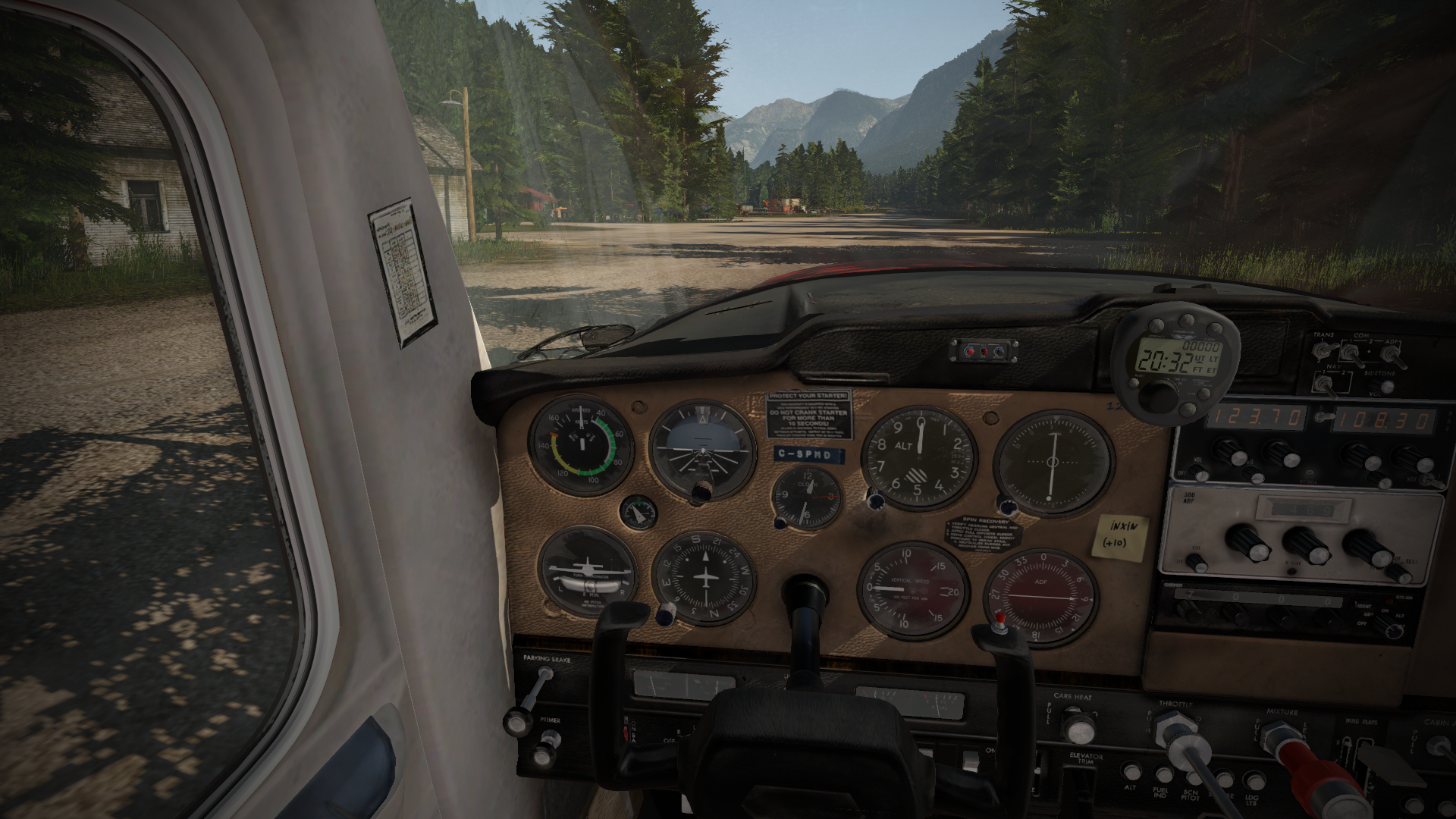Toggle the ALT switch

pyautogui.click(x=1131, y=772)
